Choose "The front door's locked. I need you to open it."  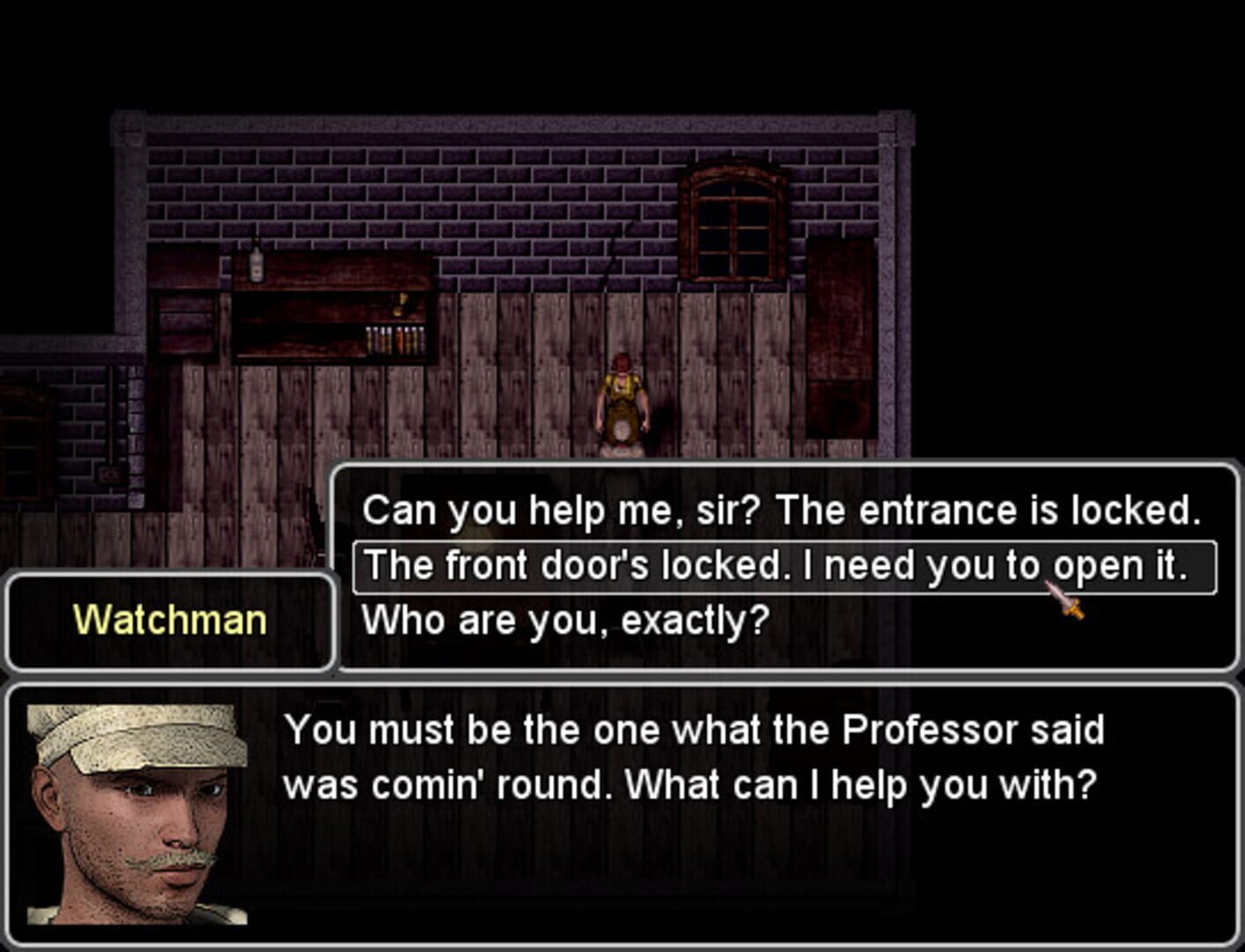pos(783,565)
